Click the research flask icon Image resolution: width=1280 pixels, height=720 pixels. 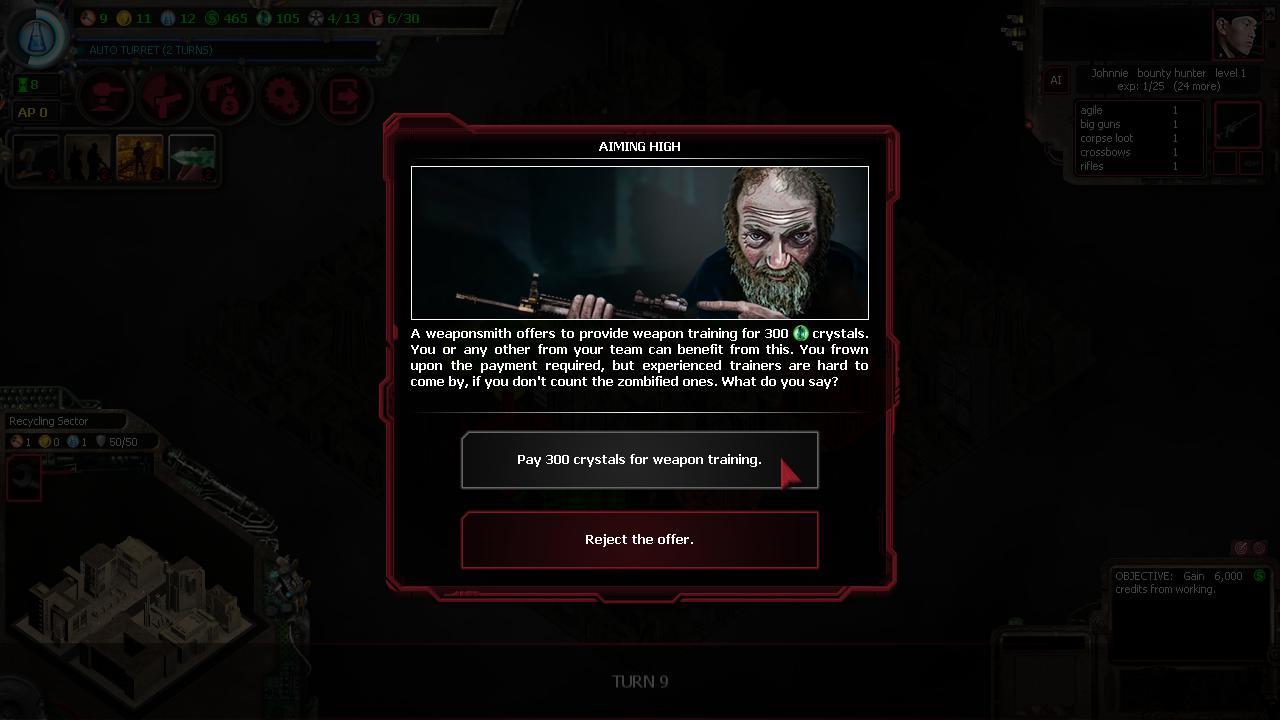pyautogui.click(x=38, y=35)
